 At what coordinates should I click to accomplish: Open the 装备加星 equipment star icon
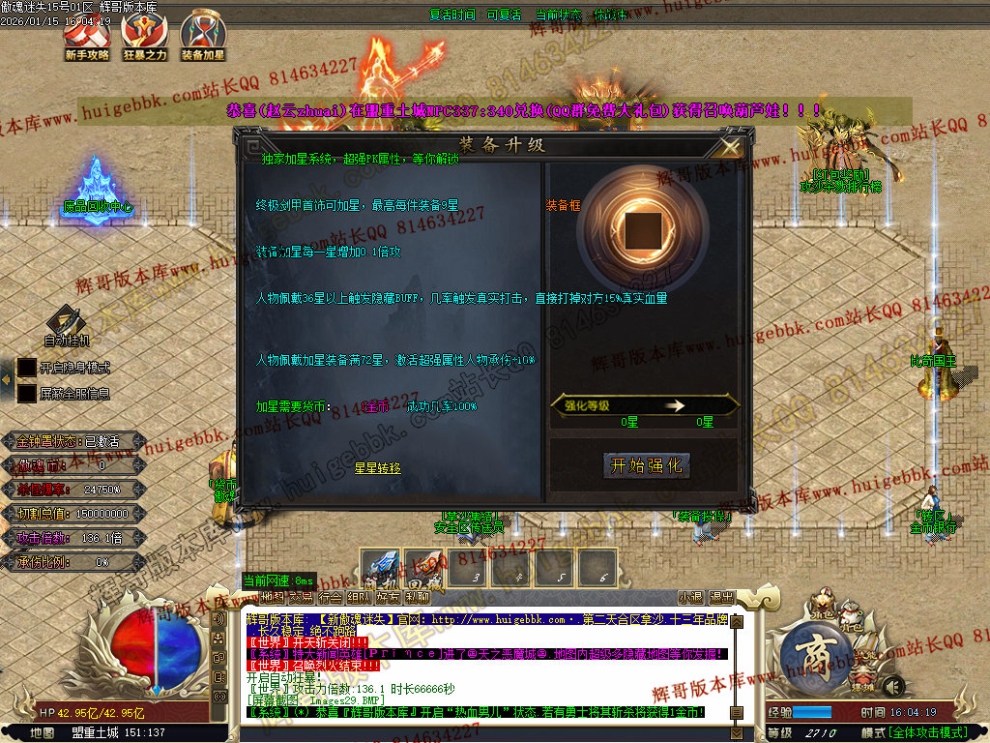[202, 36]
